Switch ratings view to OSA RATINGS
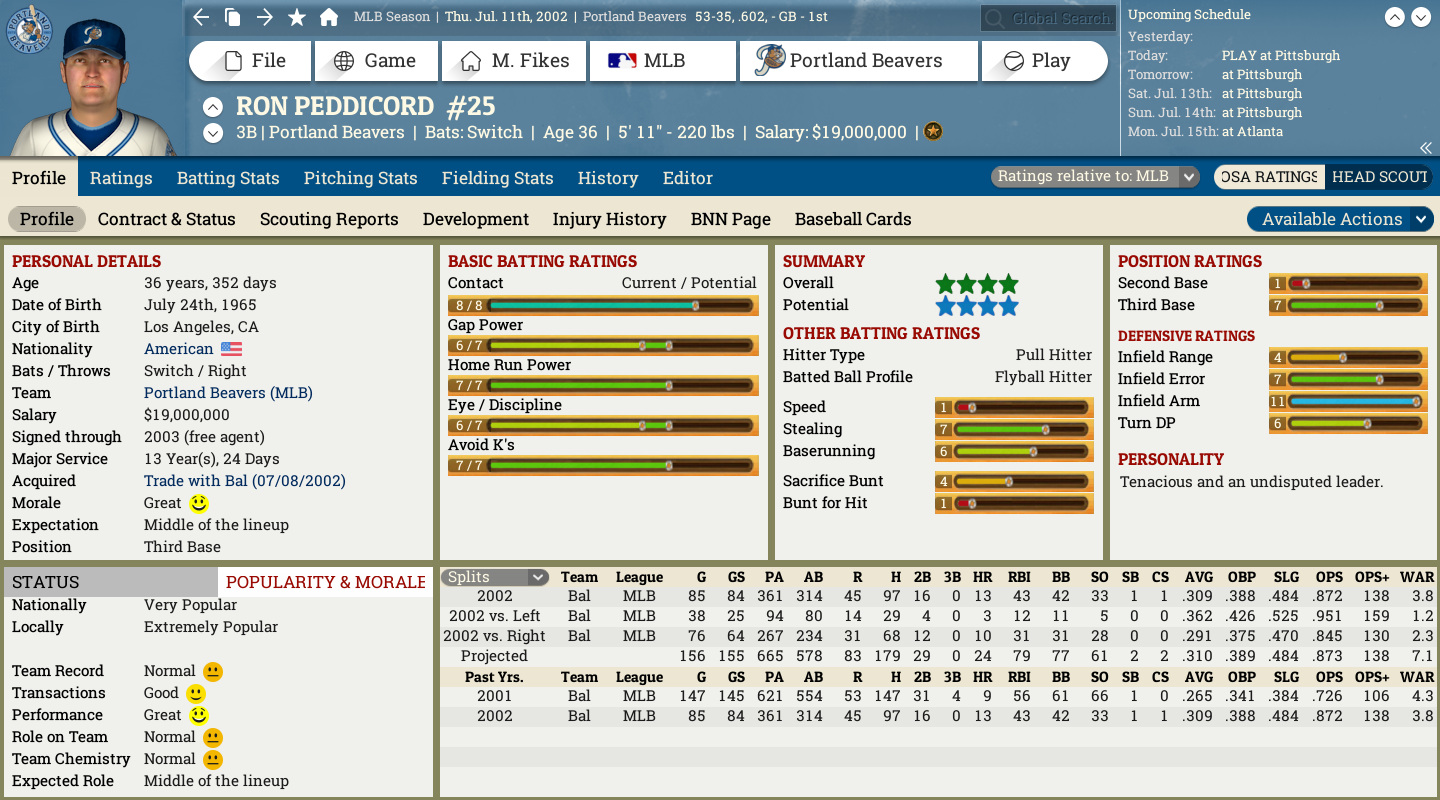The image size is (1440, 800). 1268,176
